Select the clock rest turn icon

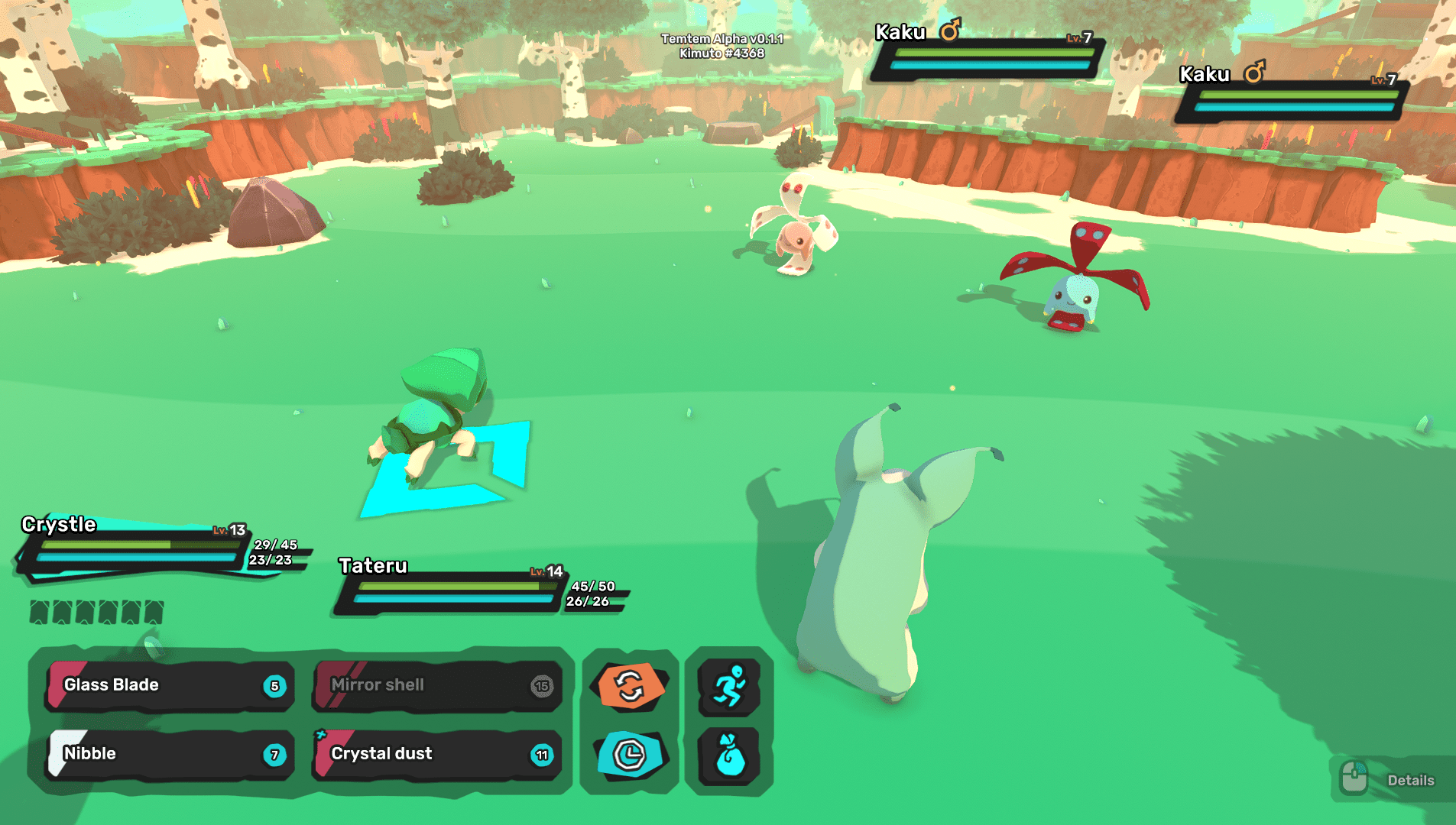click(630, 755)
